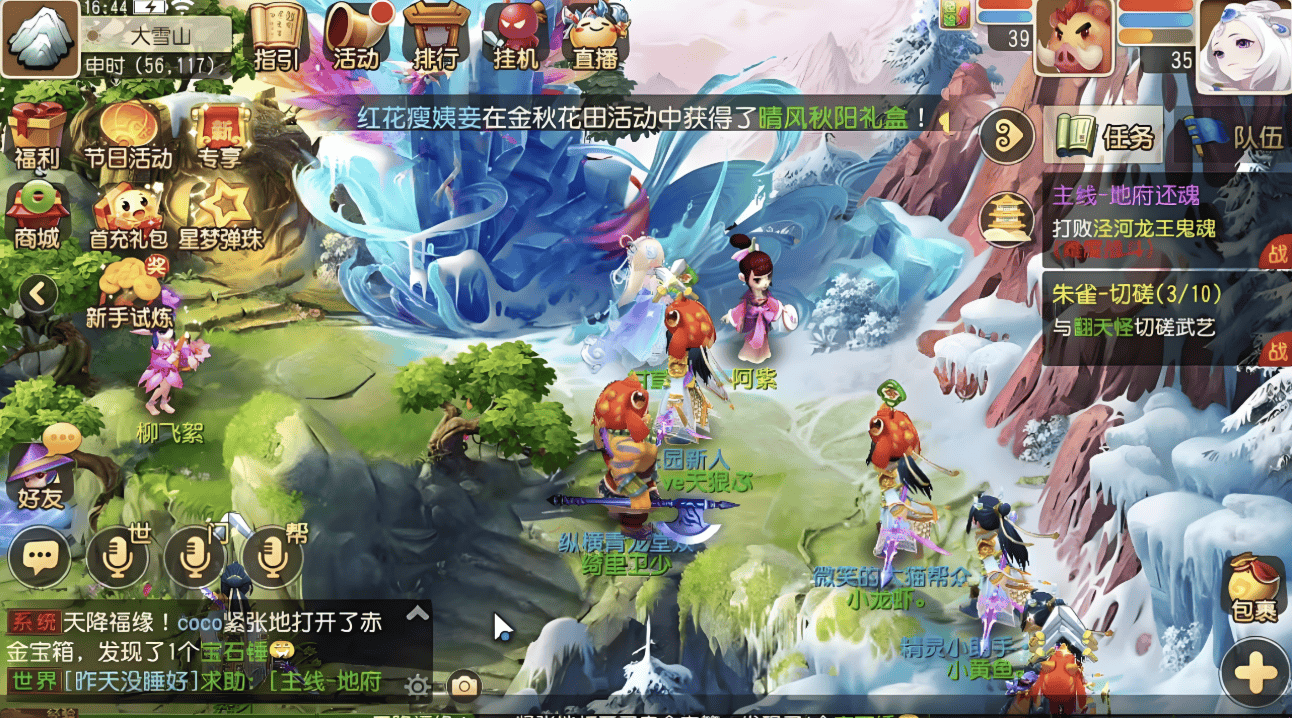The image size is (1292, 718).
Task: Open the 活动 events horn icon
Action: (x=356, y=36)
